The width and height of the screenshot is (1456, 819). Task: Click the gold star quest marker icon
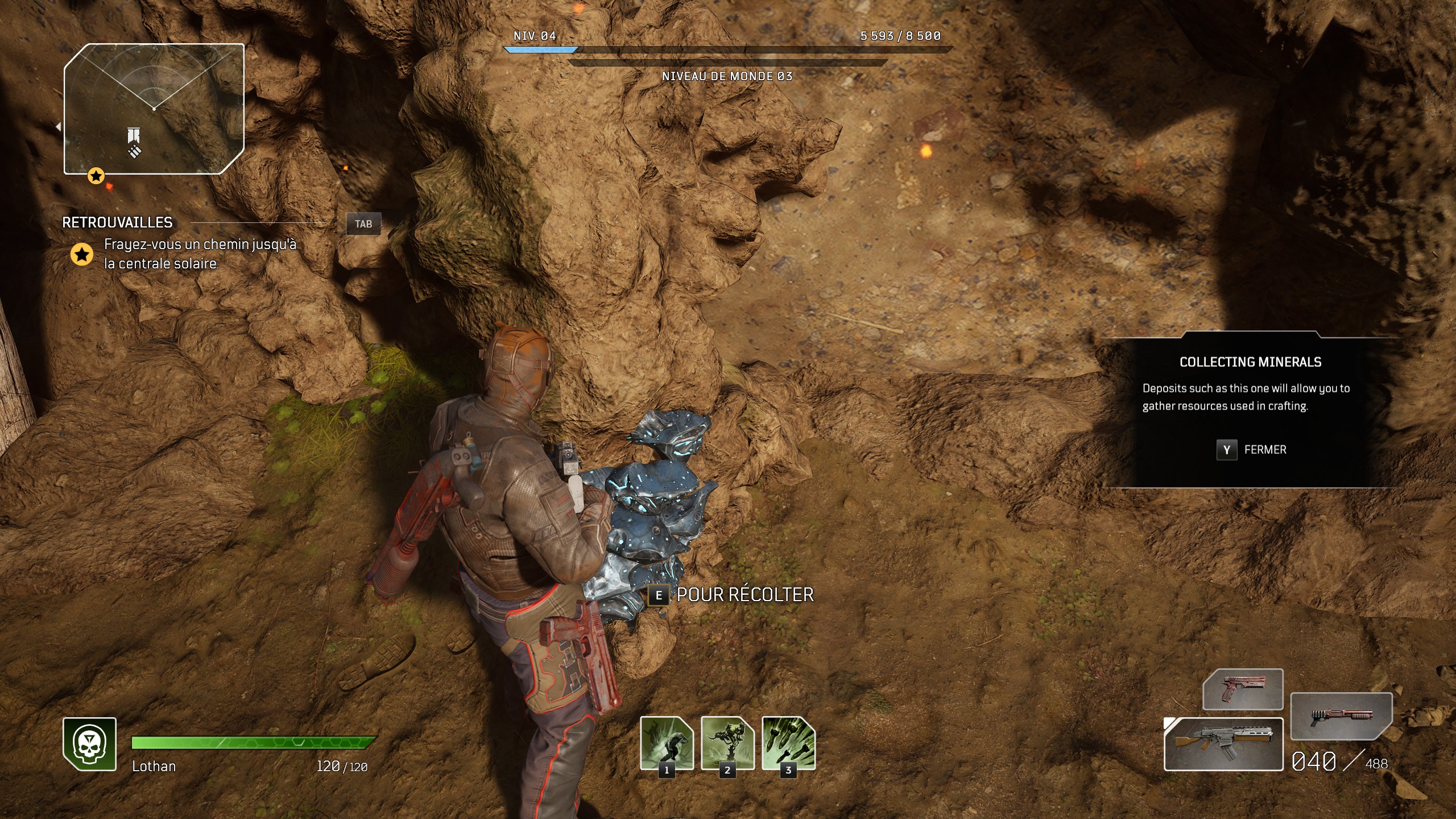pos(82,254)
